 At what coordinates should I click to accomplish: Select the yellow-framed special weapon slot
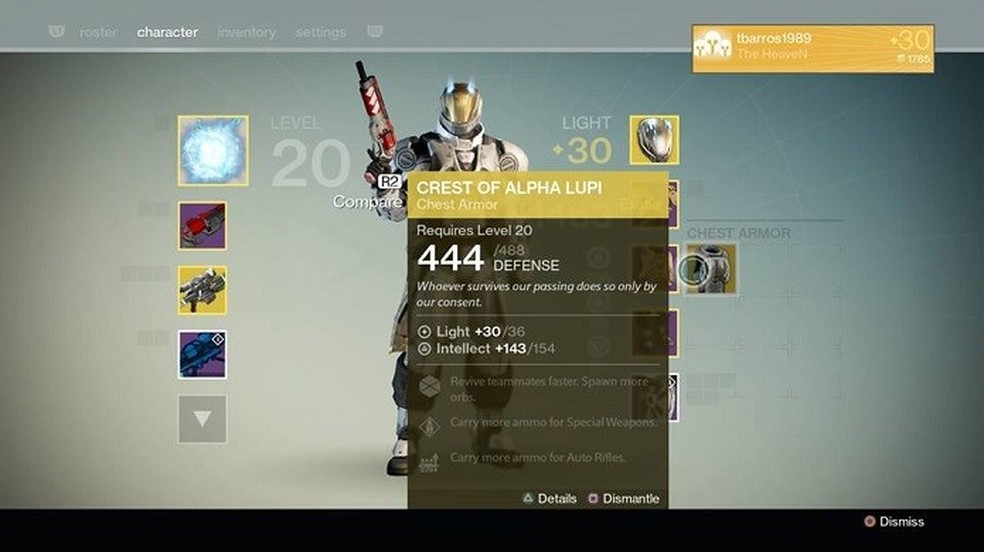[202, 290]
